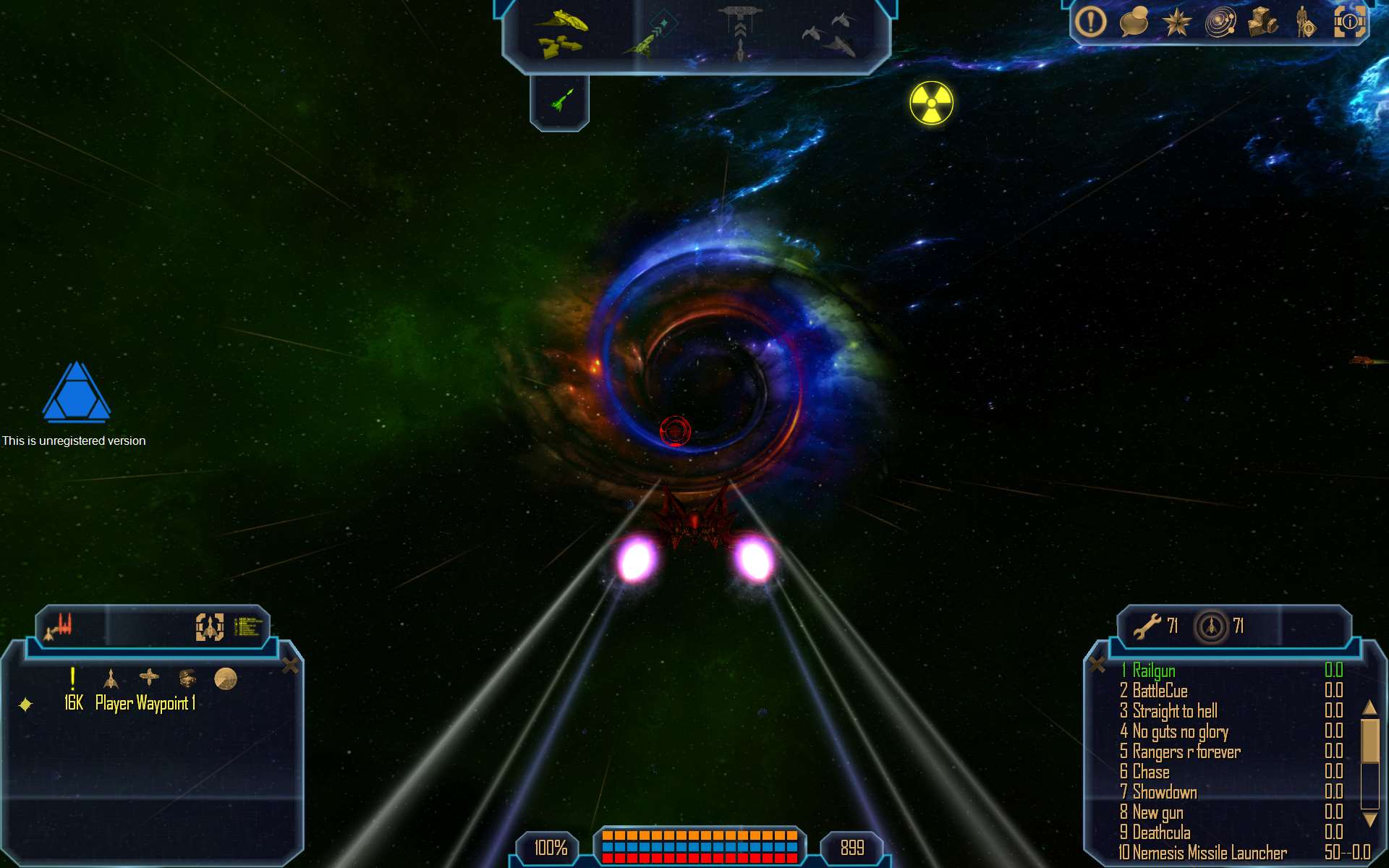
Task: Select the dock-with-station icon
Action: tap(739, 33)
